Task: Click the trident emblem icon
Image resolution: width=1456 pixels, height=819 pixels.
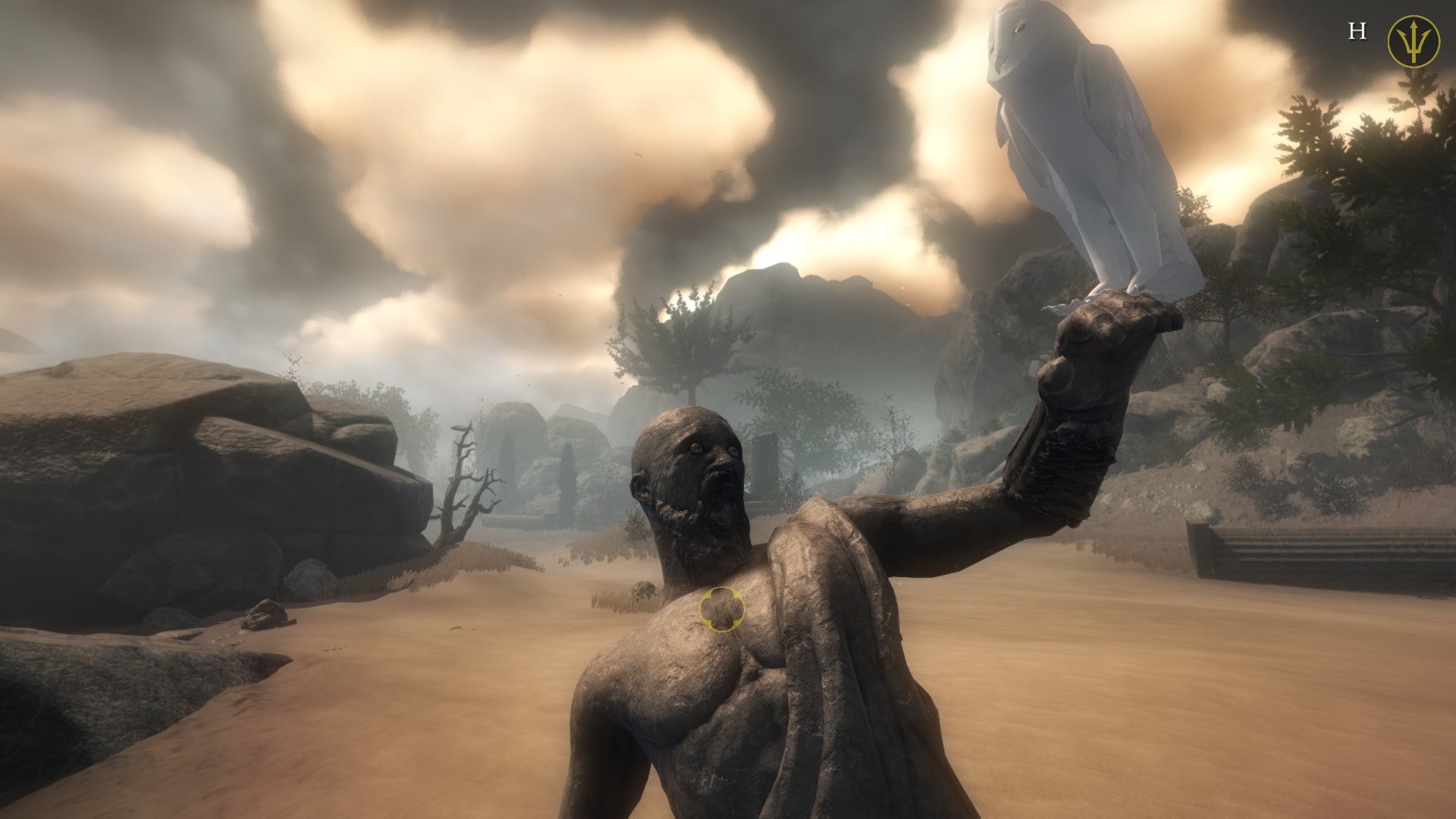Action: pos(1413,41)
